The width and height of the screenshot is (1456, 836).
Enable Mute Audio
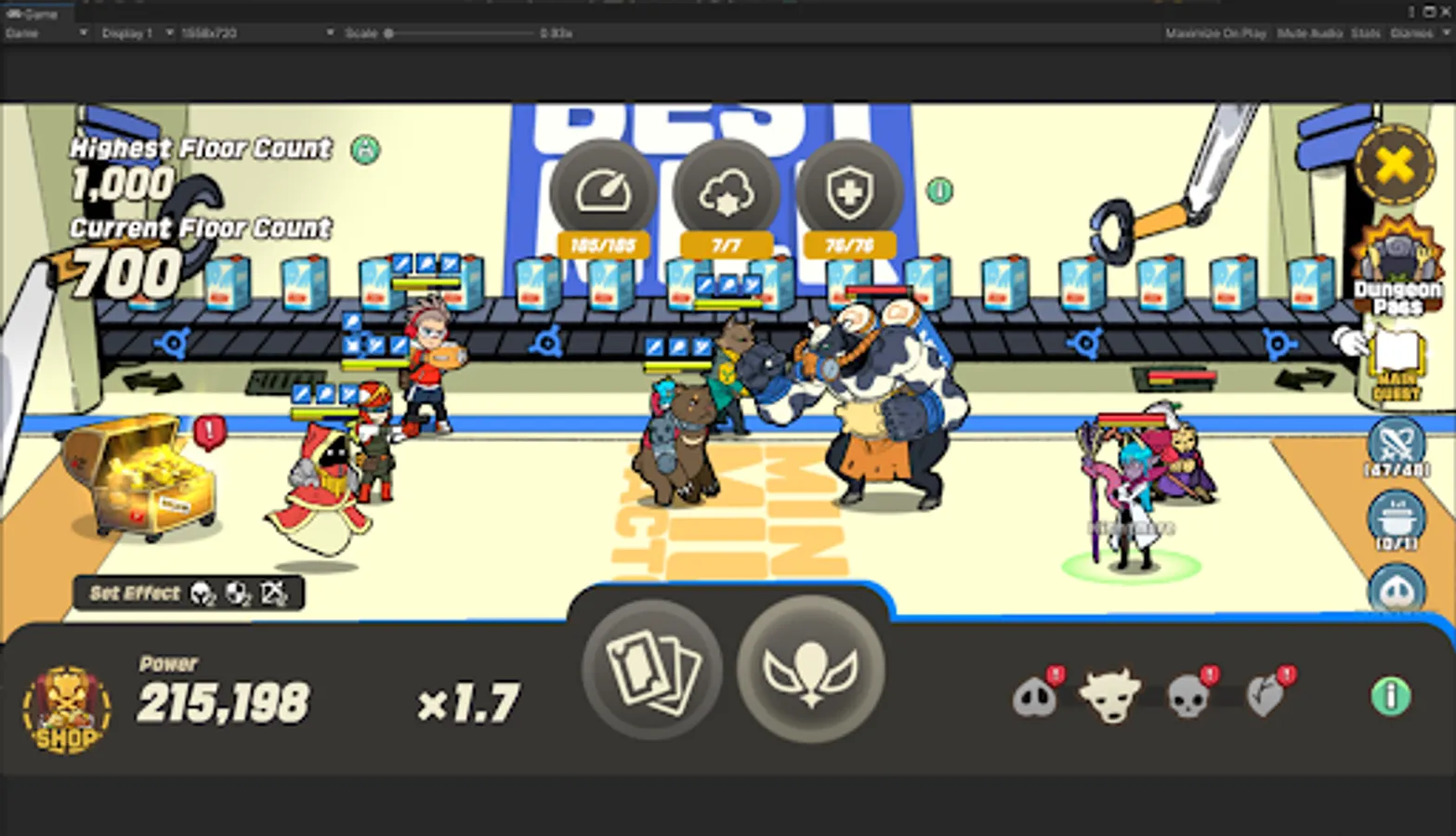pyautogui.click(x=1309, y=33)
